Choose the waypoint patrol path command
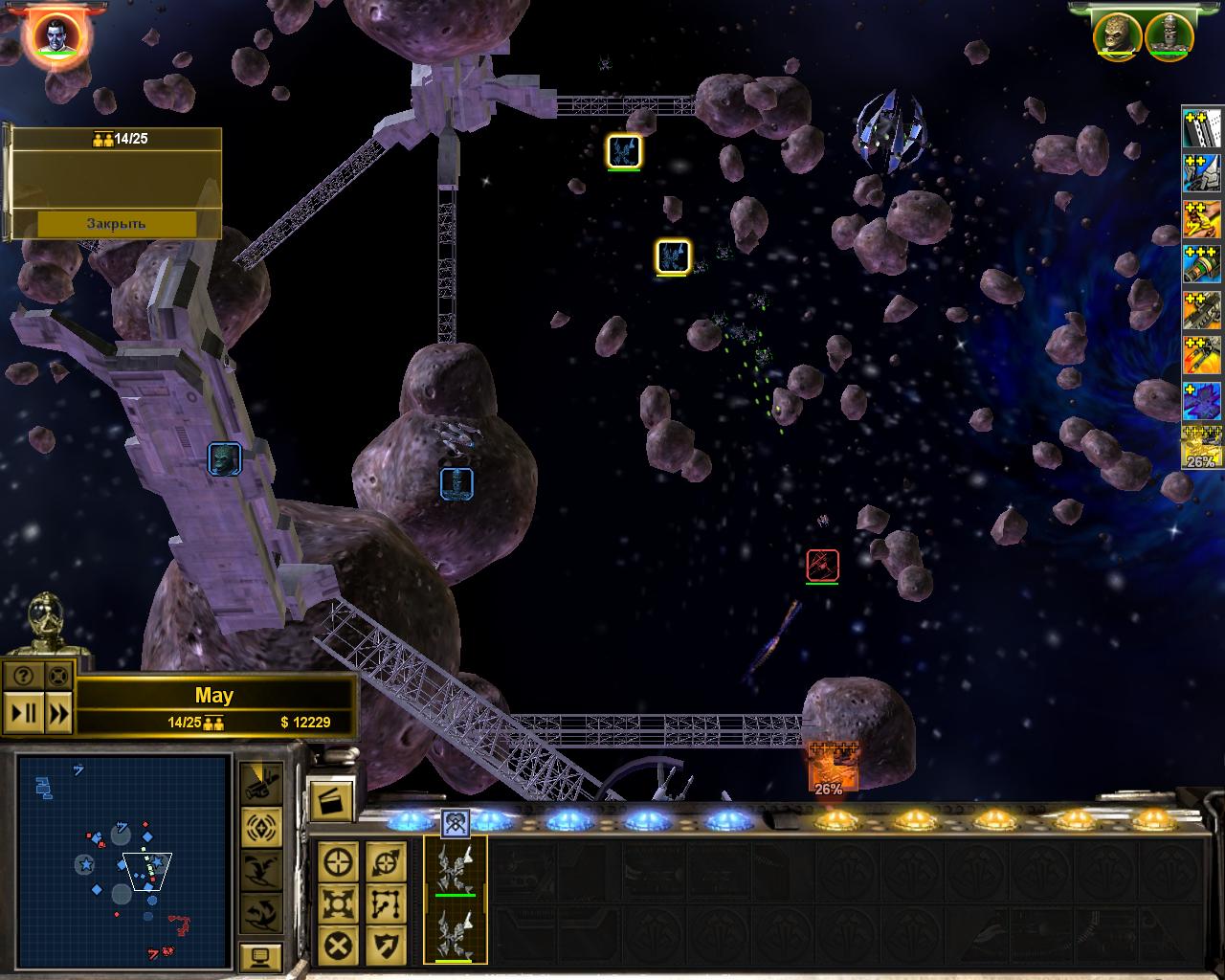Image resolution: width=1225 pixels, height=980 pixels. 386,904
